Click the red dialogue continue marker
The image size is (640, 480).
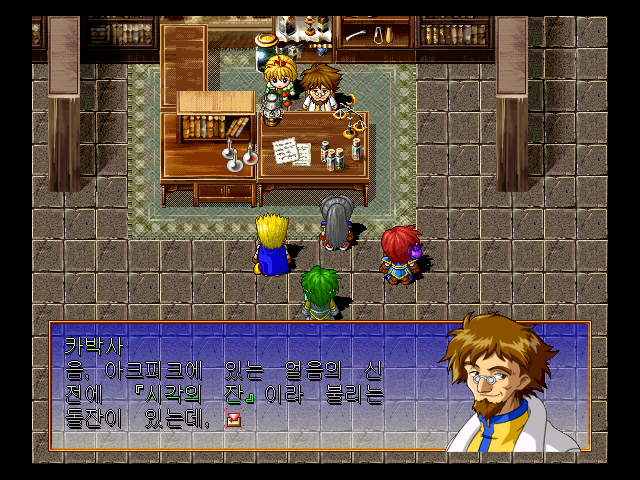click(234, 420)
